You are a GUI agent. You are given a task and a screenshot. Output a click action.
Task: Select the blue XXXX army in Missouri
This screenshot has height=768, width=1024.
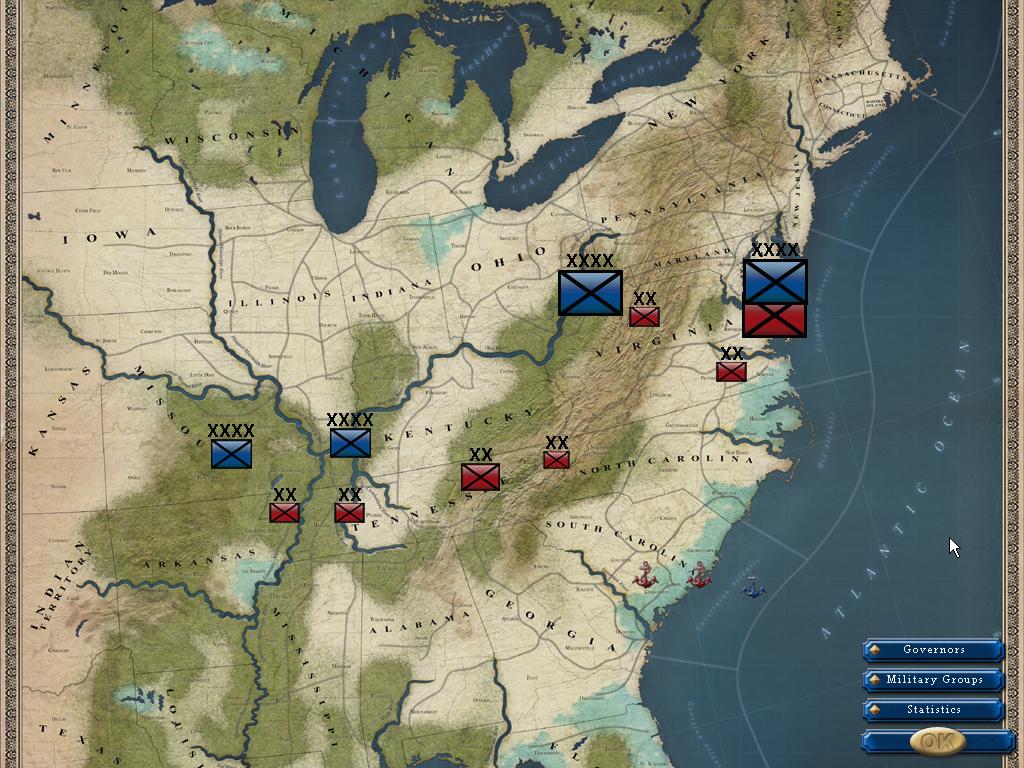(231, 454)
